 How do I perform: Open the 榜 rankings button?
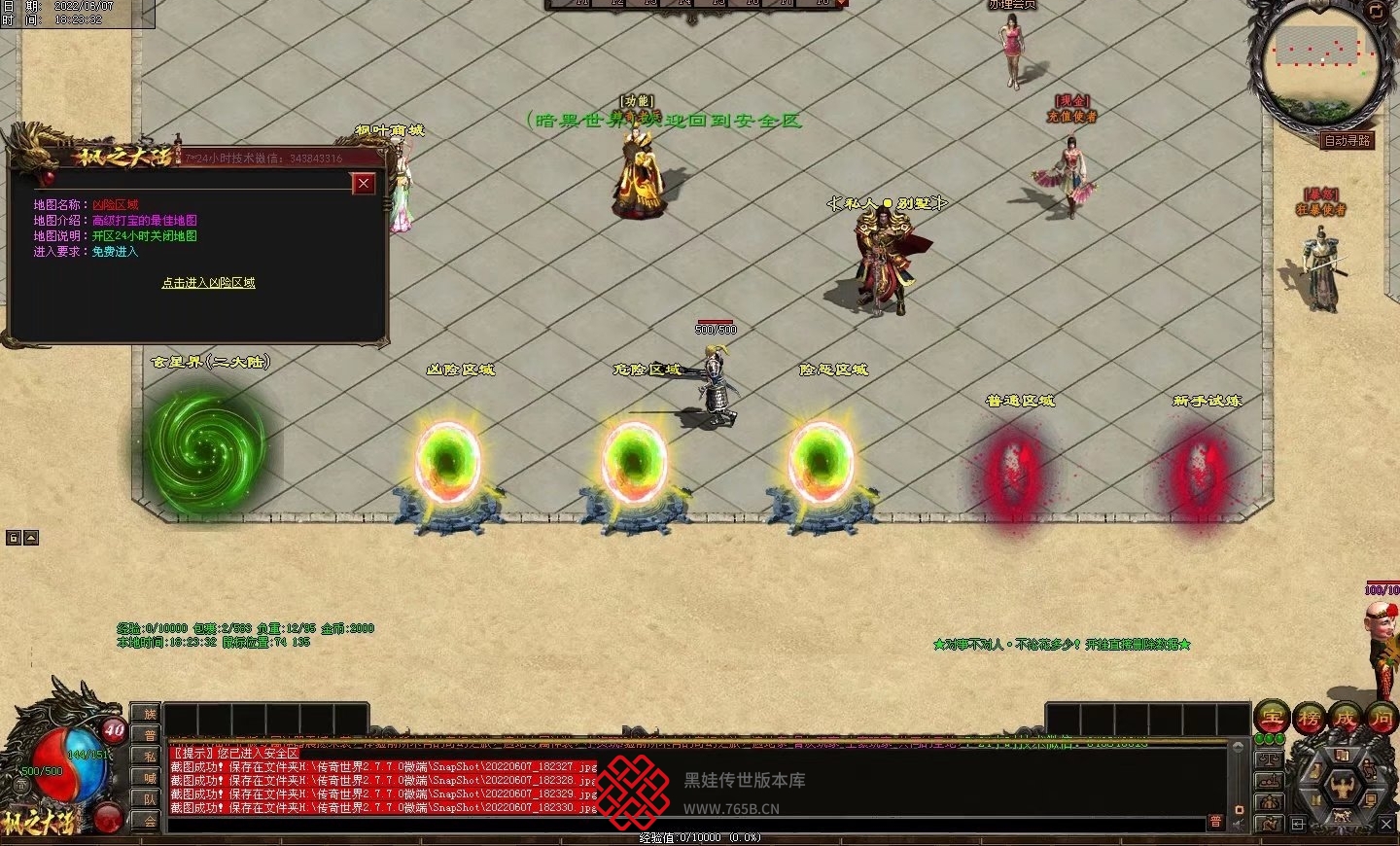pyautogui.click(x=1309, y=718)
